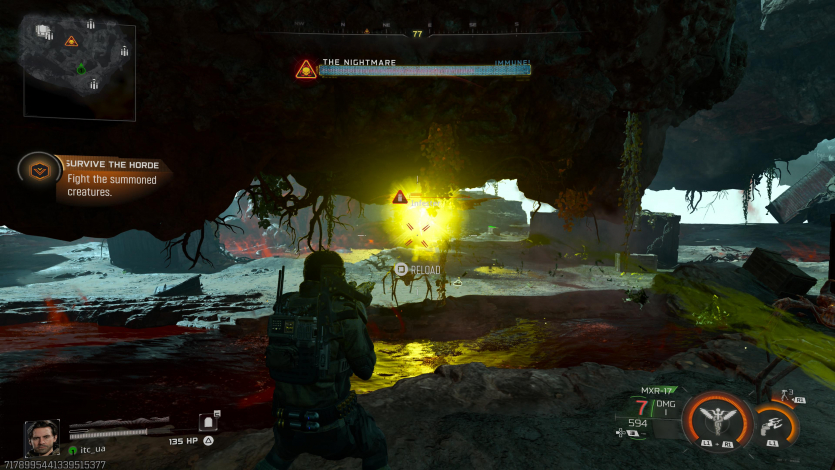Click the player character portrait
This screenshot has height=470, width=835.
coord(41,437)
